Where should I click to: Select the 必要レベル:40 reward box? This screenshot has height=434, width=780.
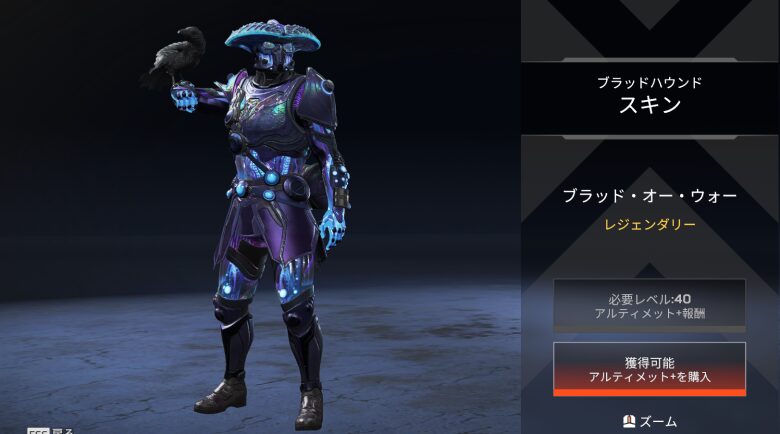649,305
